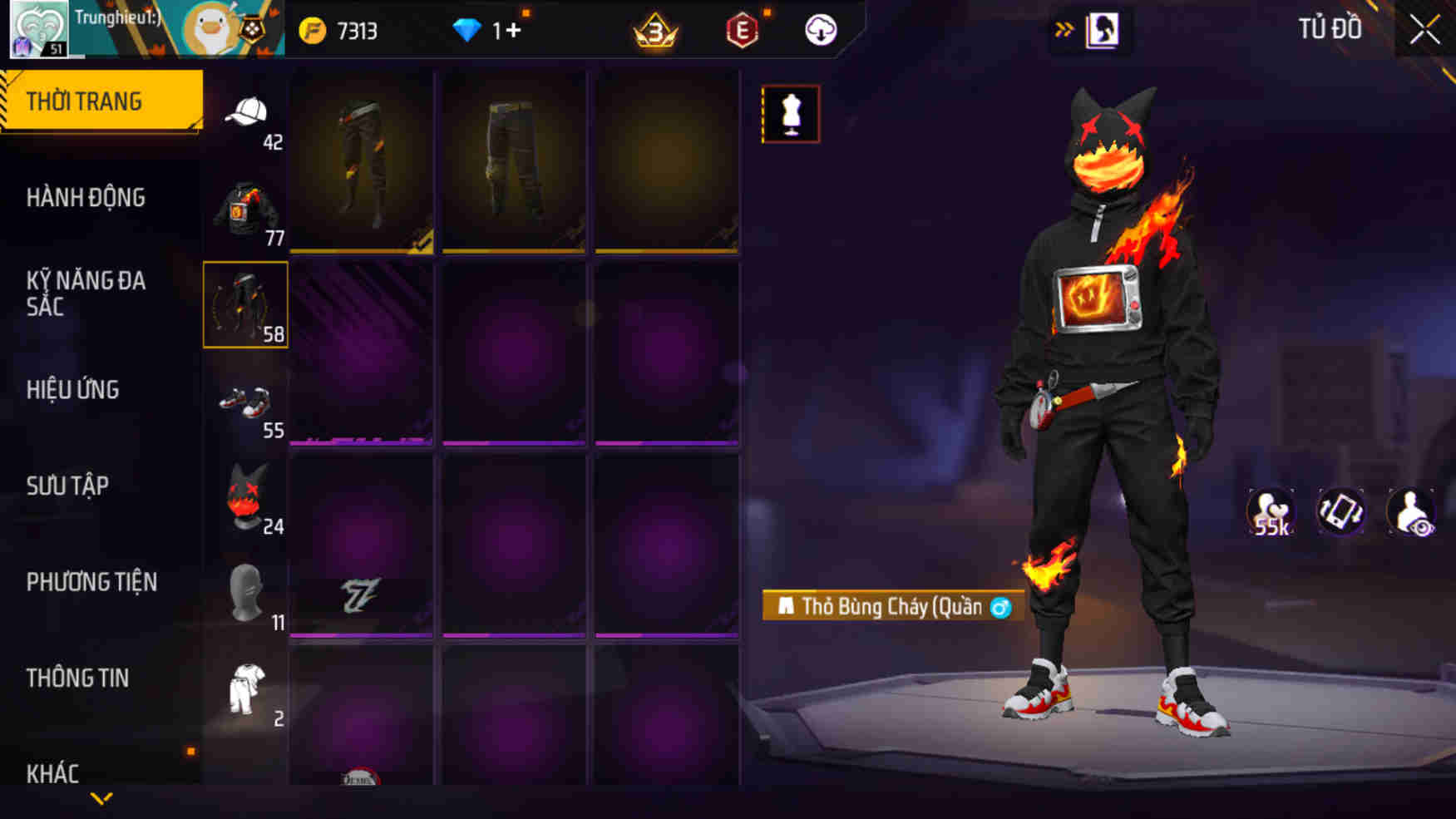1456x819 pixels.
Task: Click the character inspect eye icon
Action: point(1411,512)
